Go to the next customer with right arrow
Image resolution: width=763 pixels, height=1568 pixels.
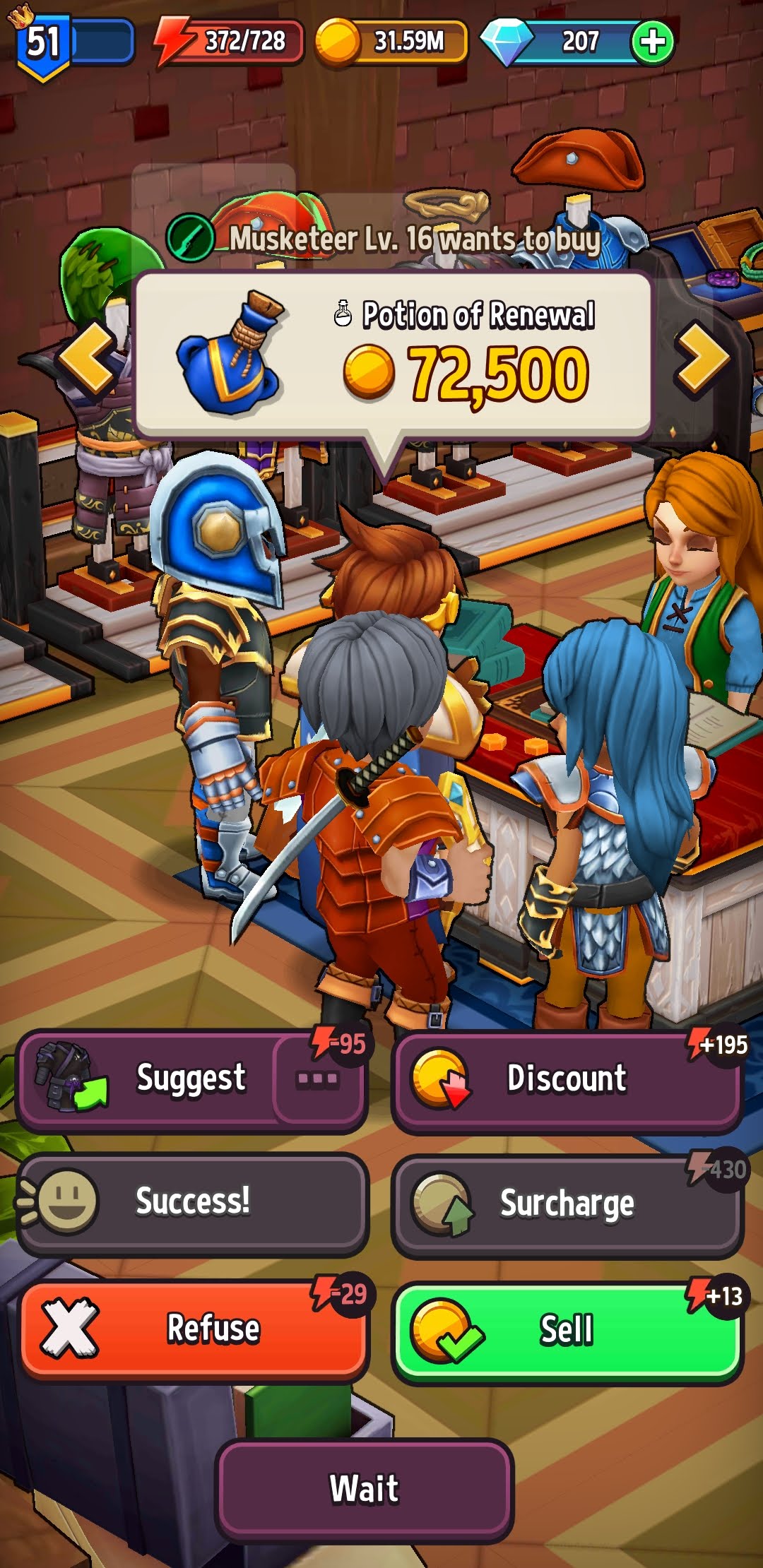(x=702, y=357)
